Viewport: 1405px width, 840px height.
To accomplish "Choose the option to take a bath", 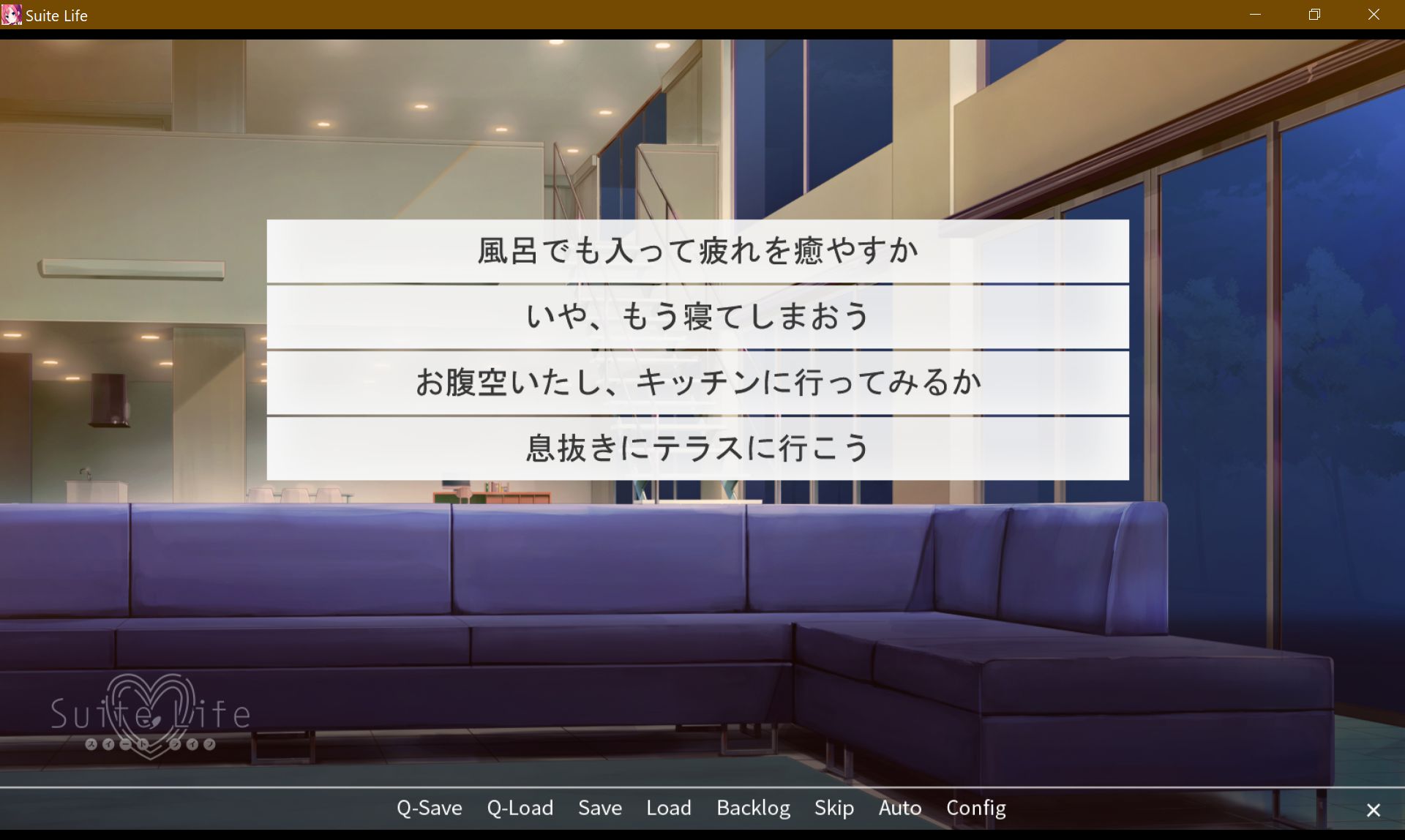I will coord(697,250).
